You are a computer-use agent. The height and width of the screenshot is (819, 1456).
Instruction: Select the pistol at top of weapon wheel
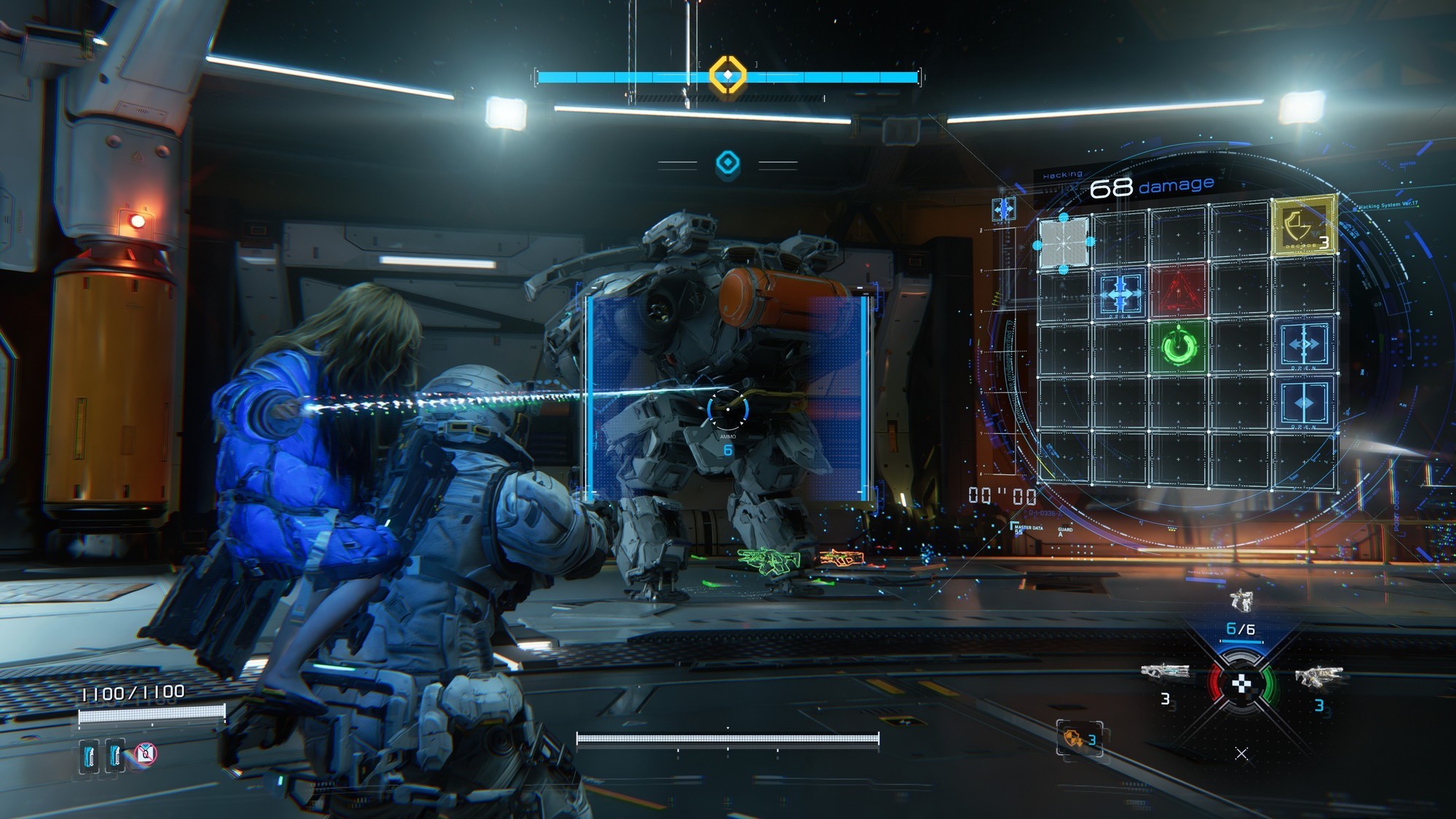pyautogui.click(x=1241, y=601)
